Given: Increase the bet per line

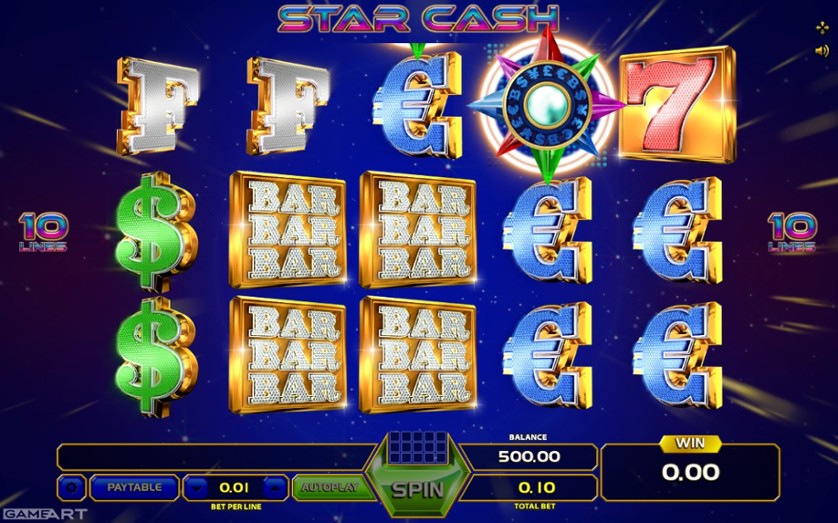Looking at the screenshot, I should click(x=276, y=487).
